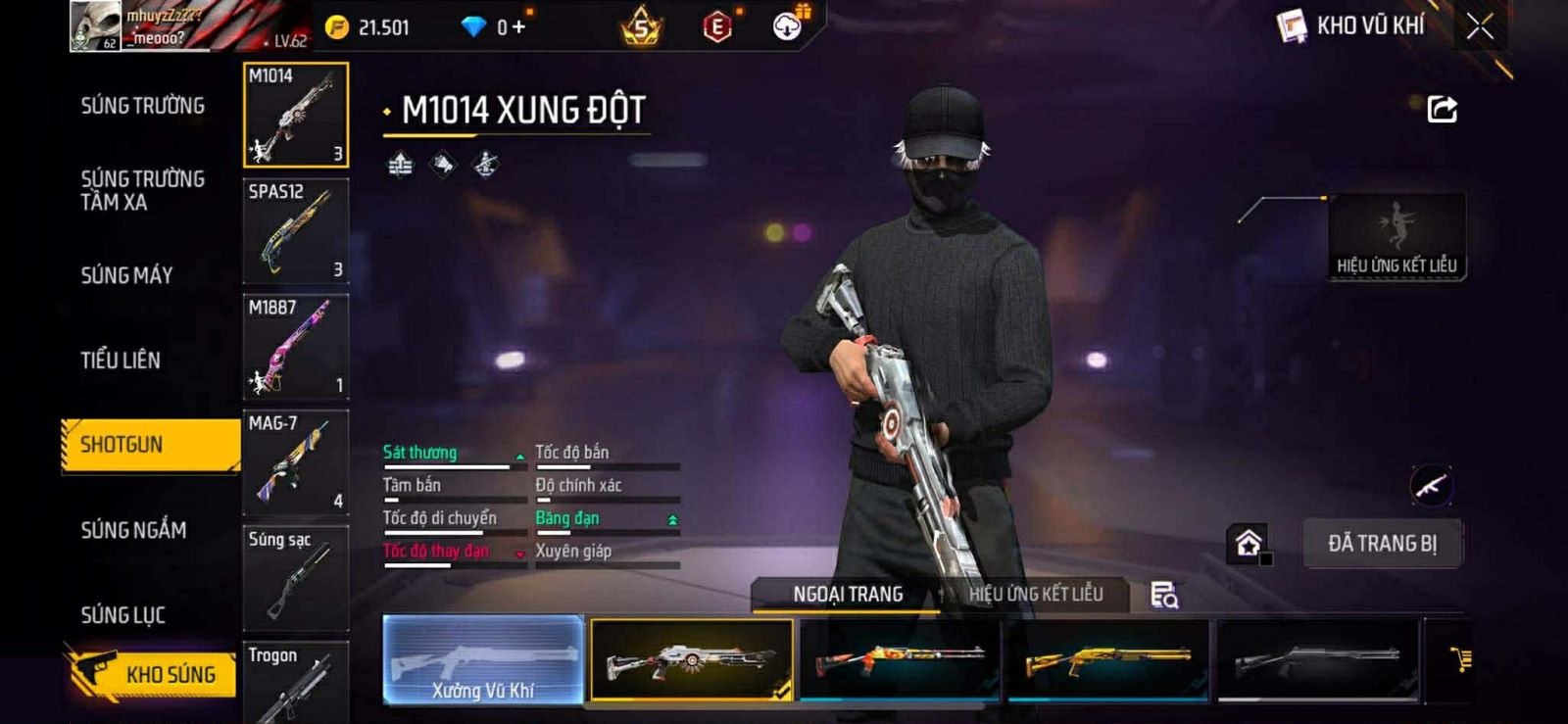The width and height of the screenshot is (1568, 724).
Task: Select the Xưởng Vũ Khí skin tile
Action: (483, 659)
